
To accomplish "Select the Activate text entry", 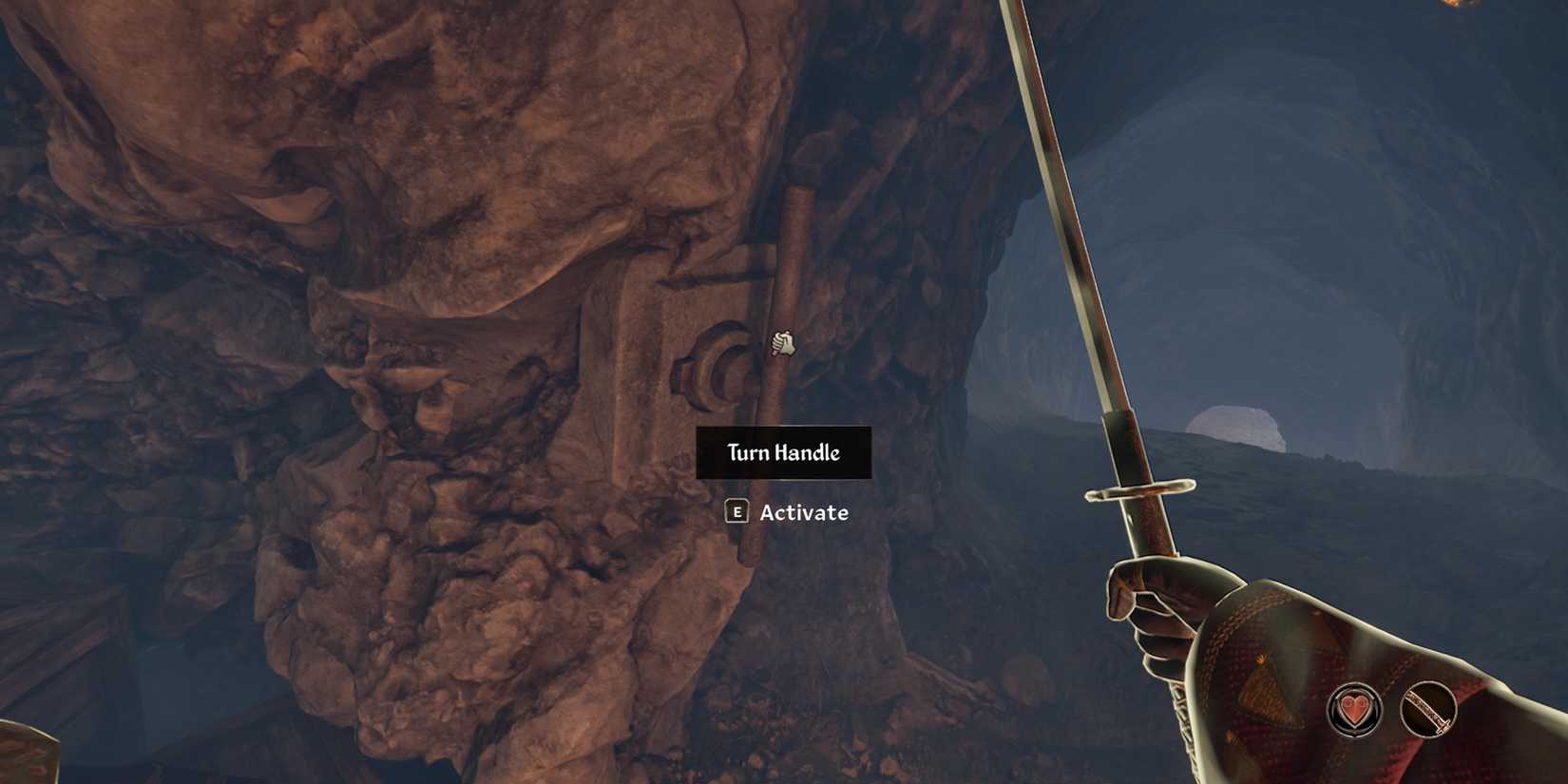I will 803,513.
